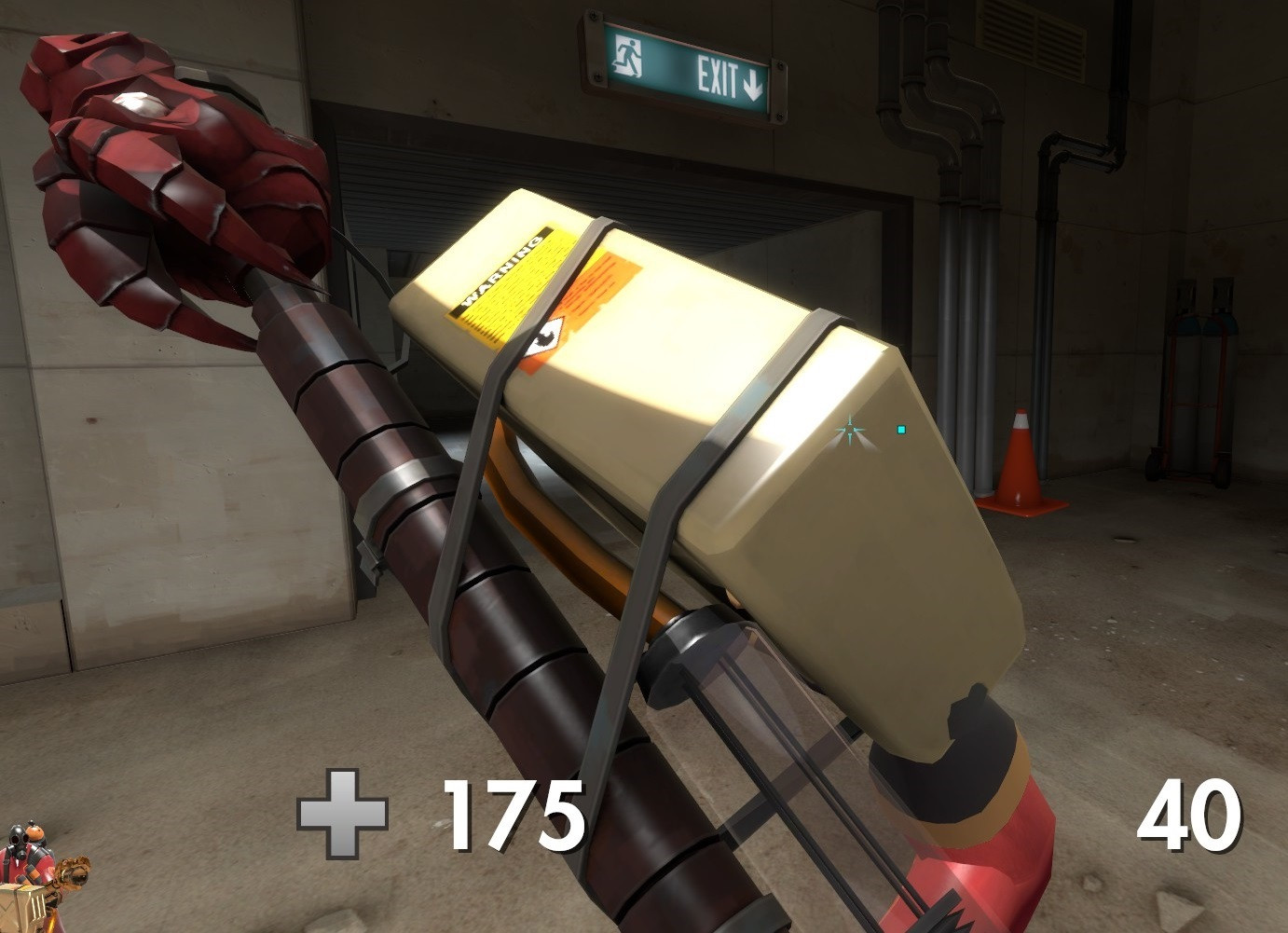Toggle the EXIT sign visibility
This screenshot has width=1288, height=933.
690,67
